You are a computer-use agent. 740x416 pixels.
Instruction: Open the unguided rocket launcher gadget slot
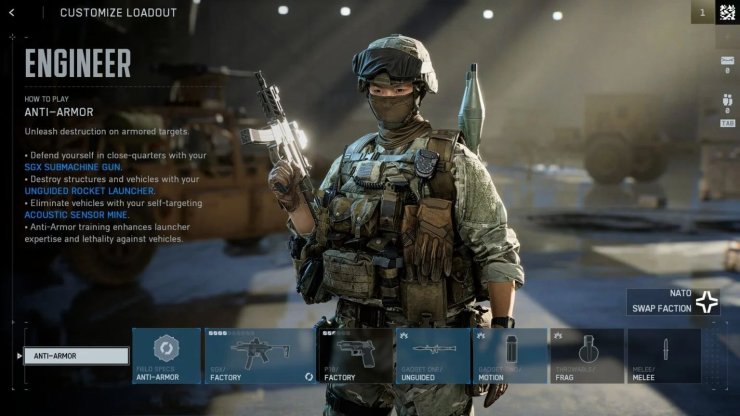[431, 355]
